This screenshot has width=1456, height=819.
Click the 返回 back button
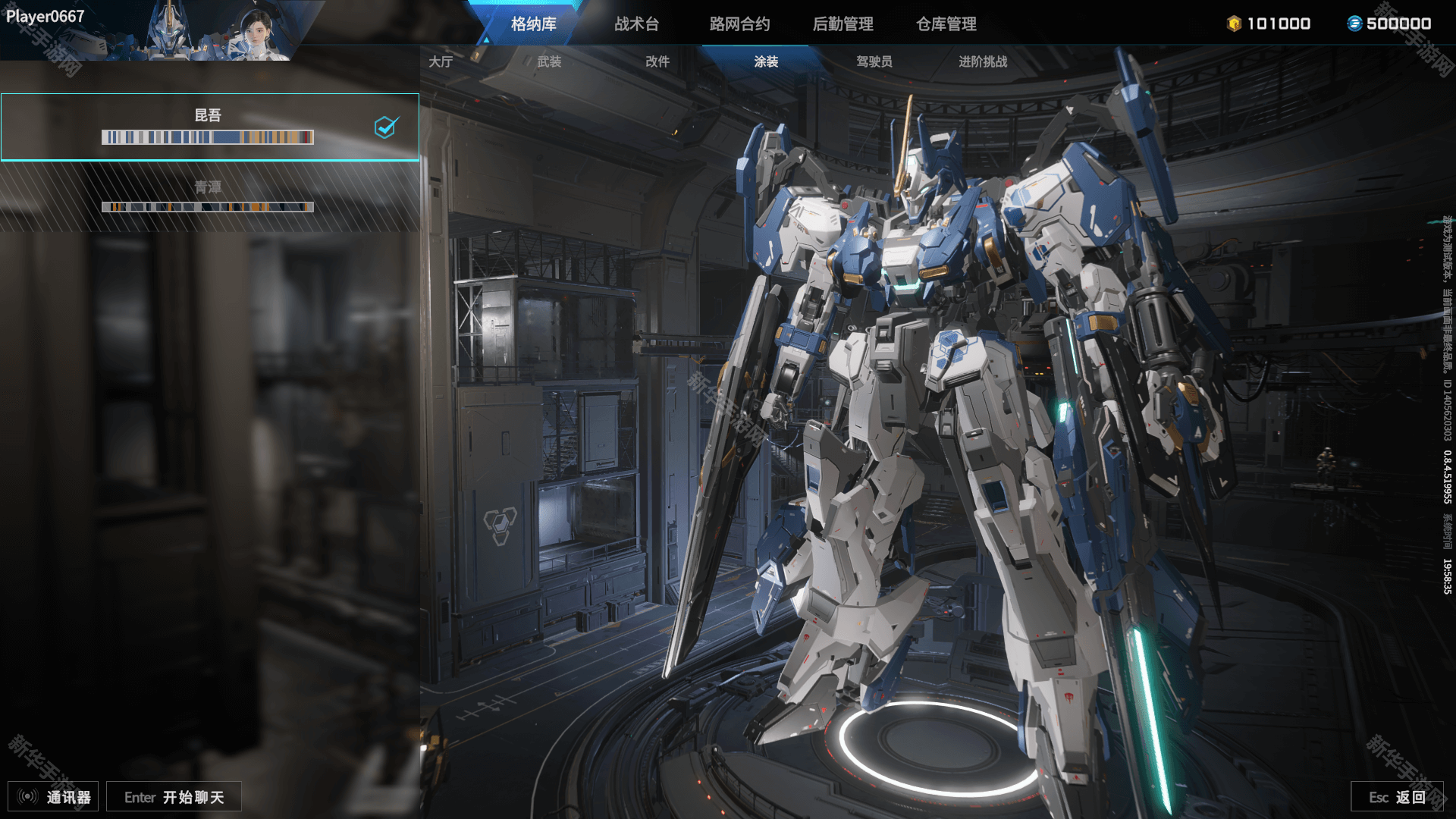(x=1397, y=796)
